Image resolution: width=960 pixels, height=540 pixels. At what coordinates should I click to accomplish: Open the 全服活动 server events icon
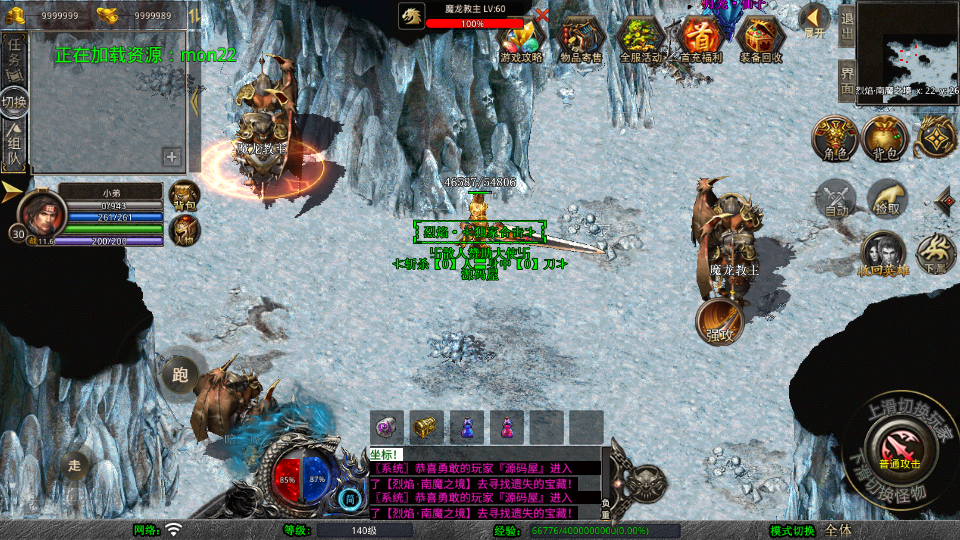point(640,40)
